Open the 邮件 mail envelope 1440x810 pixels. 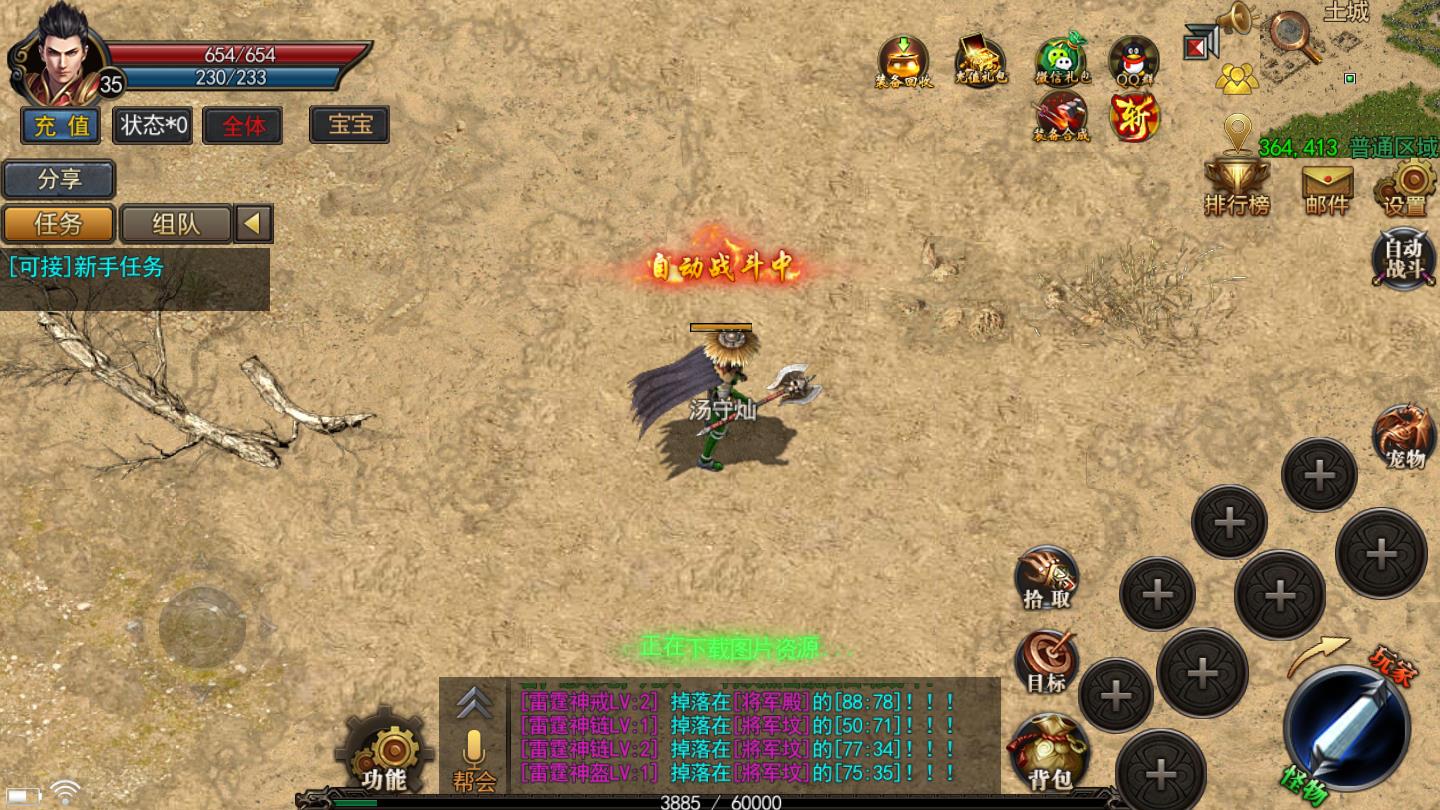[1327, 188]
